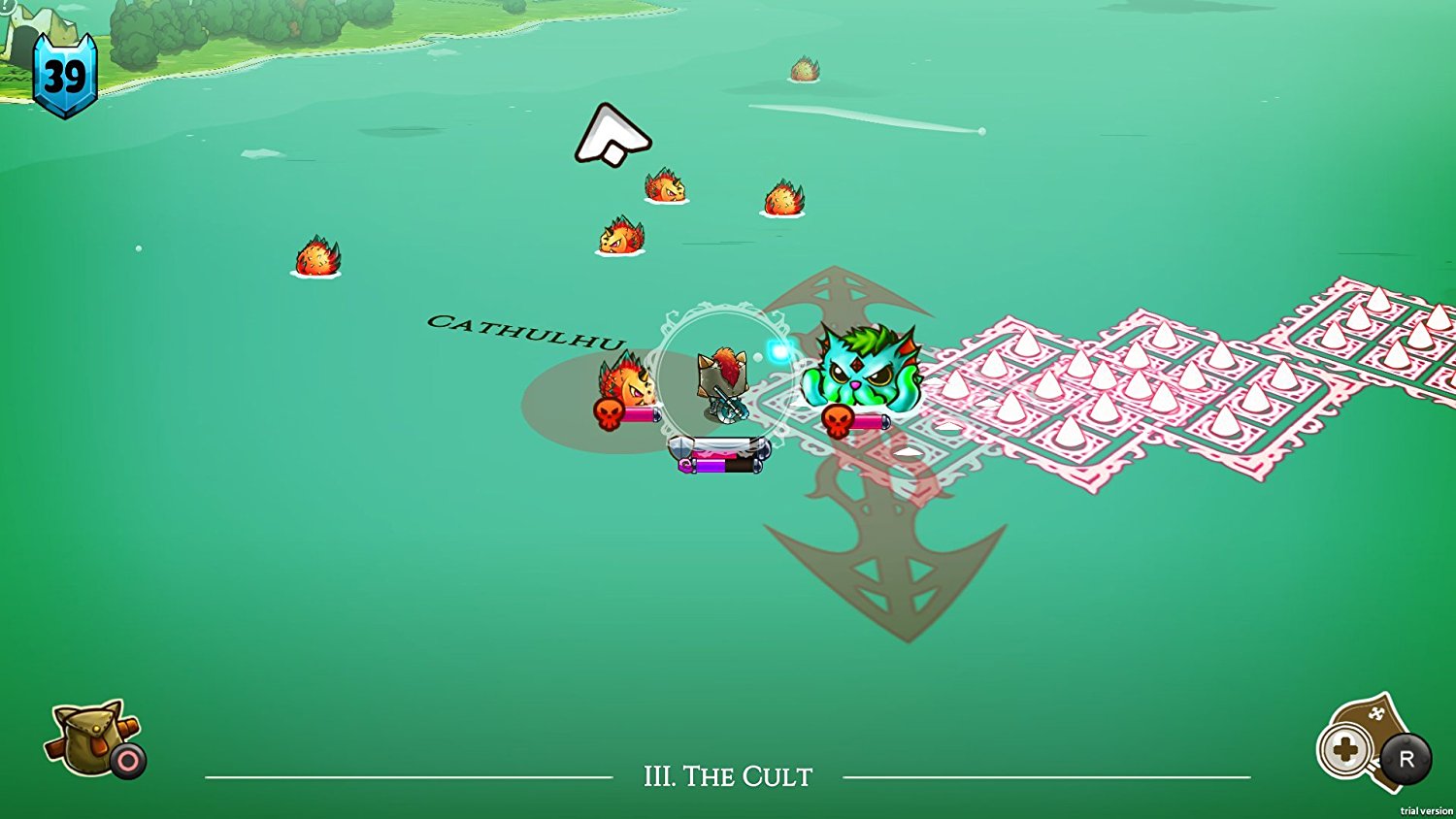Viewport: 1456px width, 819px height.
Task: Click the CATHULHU name label
Action: [527, 330]
